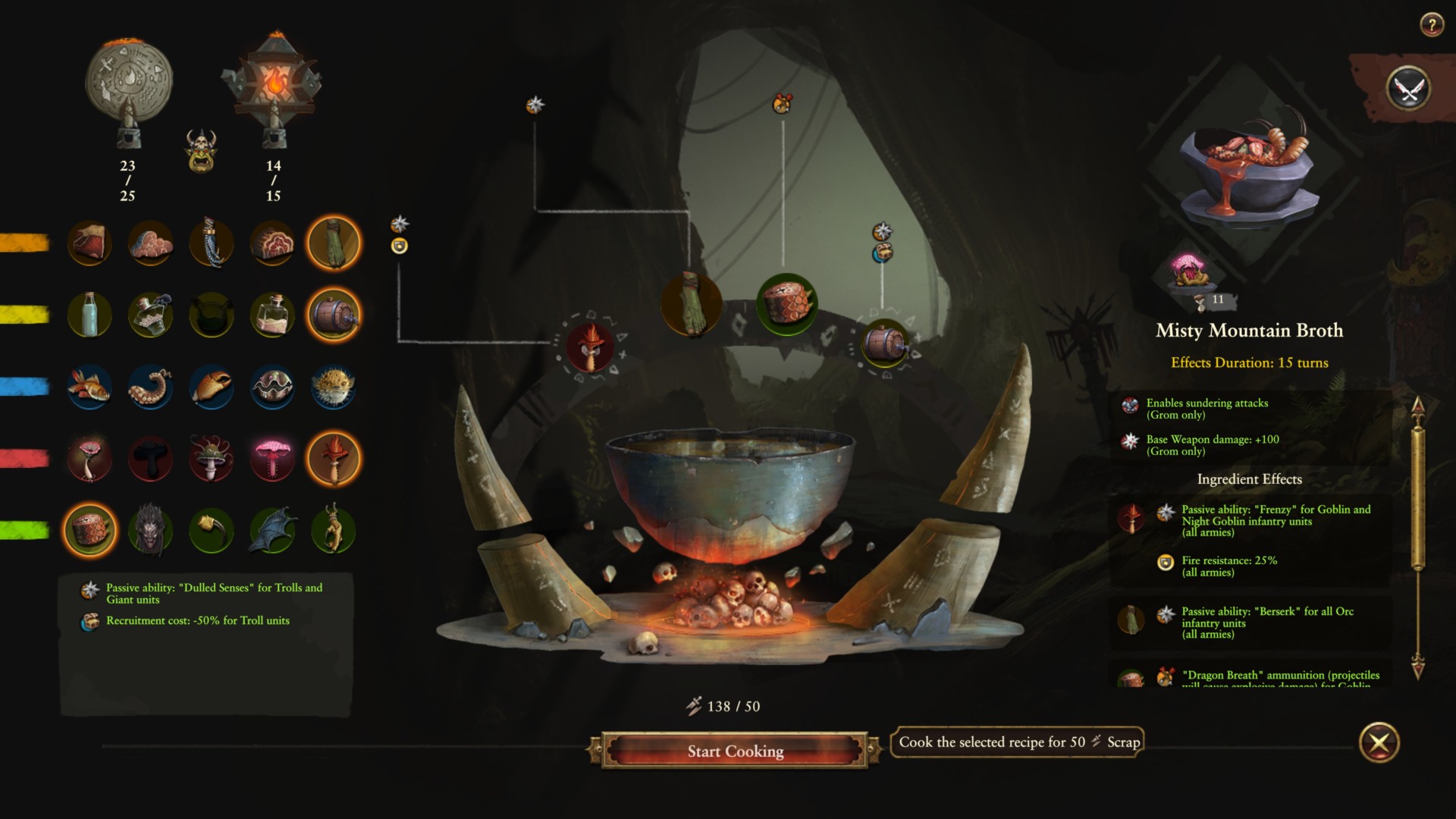Select the spiky-haired severed head ingredient
The width and height of the screenshot is (1456, 819).
tap(150, 530)
